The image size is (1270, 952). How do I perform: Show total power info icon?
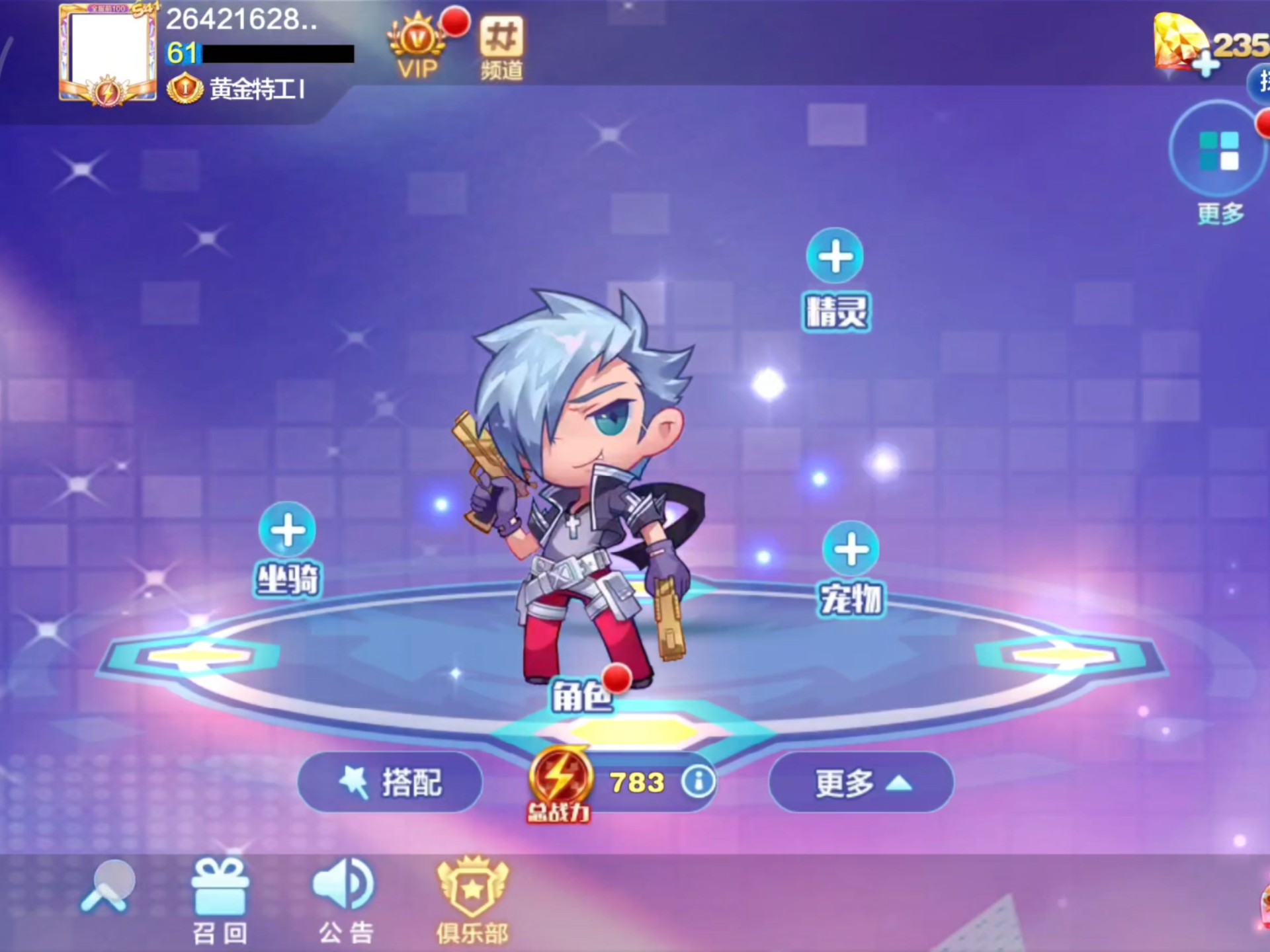pyautogui.click(x=698, y=782)
